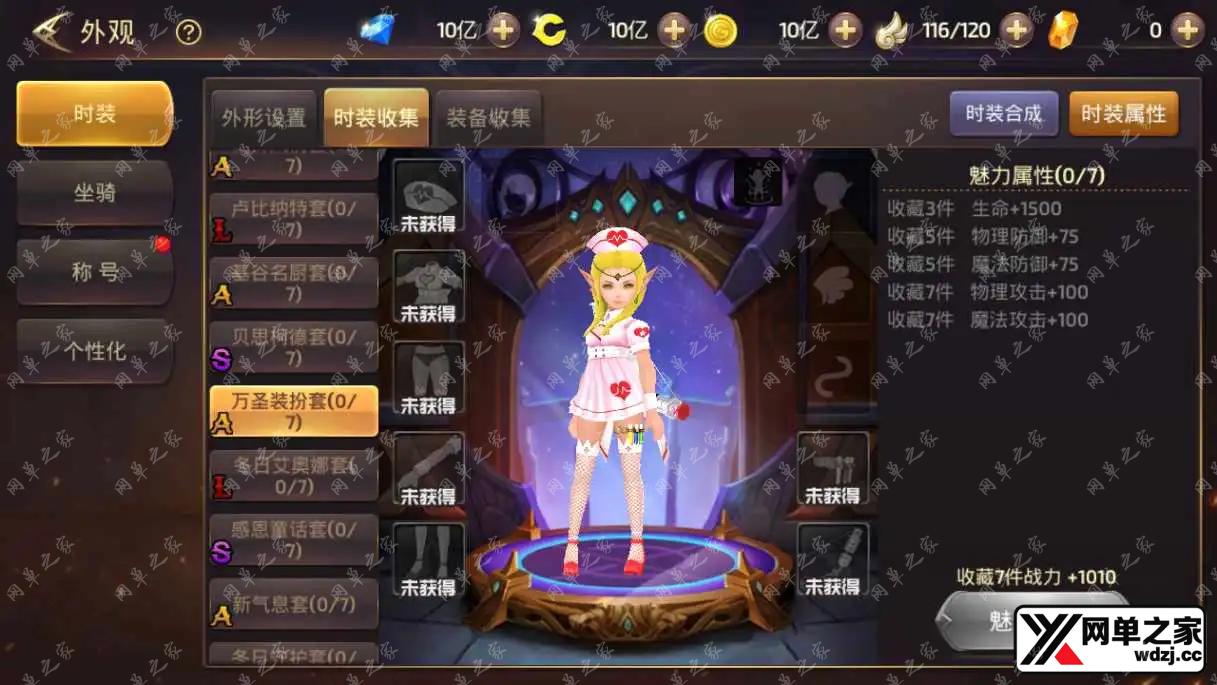Open the 个性化 personalization category
This screenshot has height=685, width=1217.
(x=94, y=351)
